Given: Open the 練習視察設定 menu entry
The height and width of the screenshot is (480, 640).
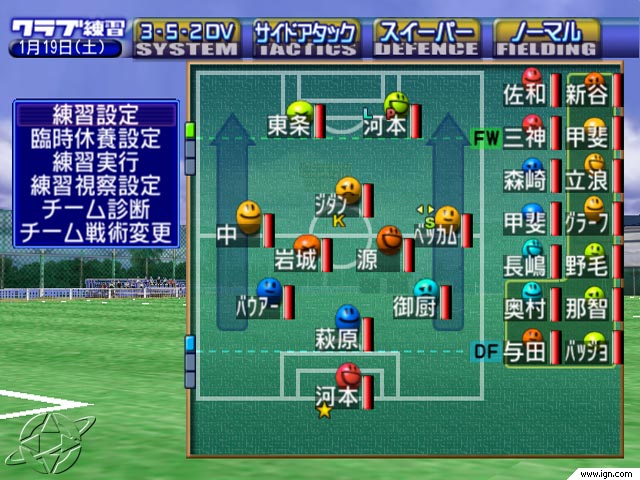Looking at the screenshot, I should (96, 185).
